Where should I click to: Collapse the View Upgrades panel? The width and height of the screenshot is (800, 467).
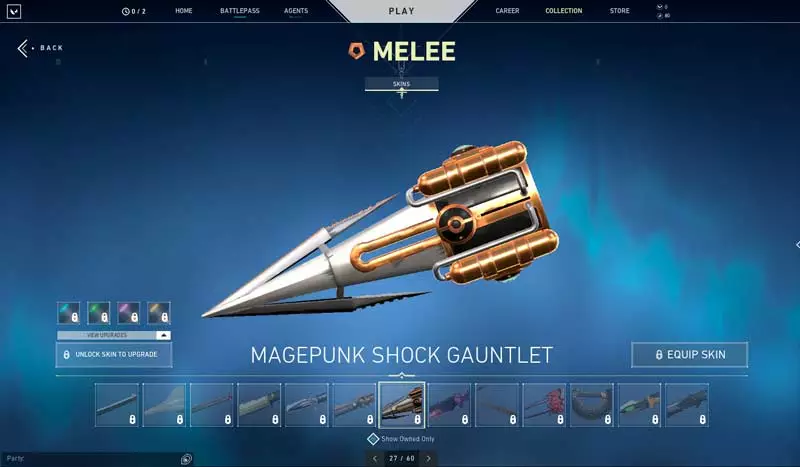(x=163, y=335)
